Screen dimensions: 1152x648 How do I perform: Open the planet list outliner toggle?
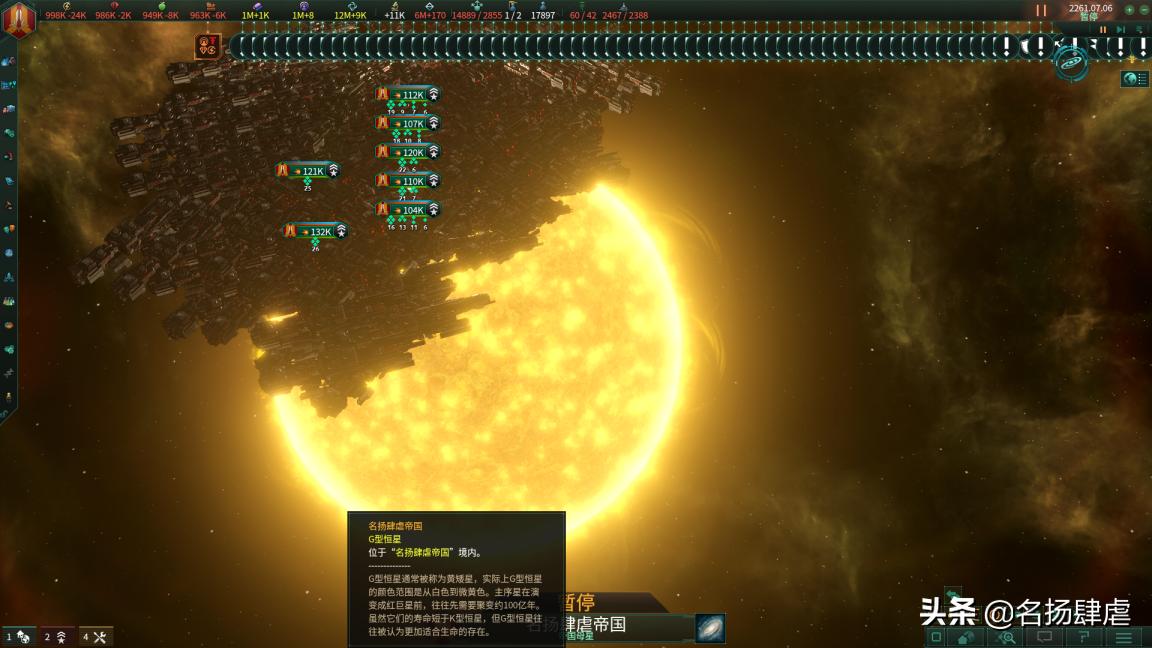pos(1134,79)
